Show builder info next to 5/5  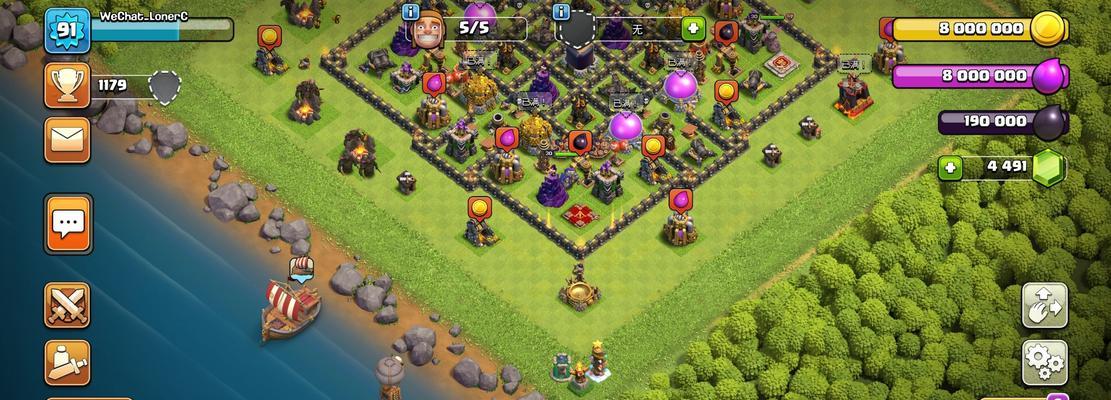[411, 12]
